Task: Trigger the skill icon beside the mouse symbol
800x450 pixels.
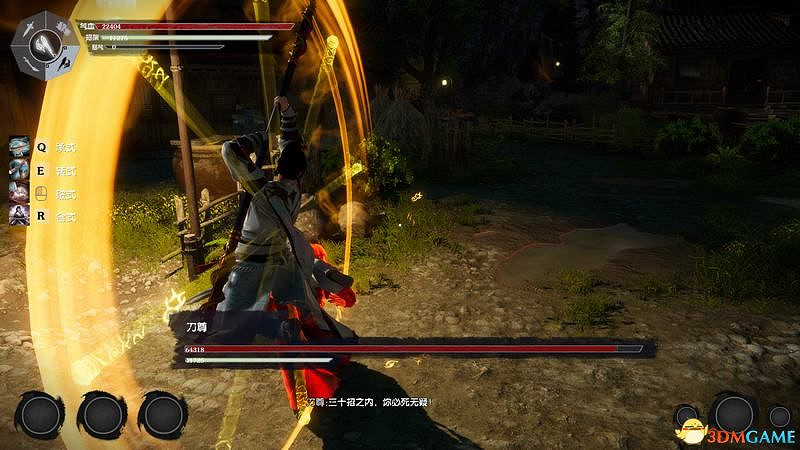Action: 20,192
